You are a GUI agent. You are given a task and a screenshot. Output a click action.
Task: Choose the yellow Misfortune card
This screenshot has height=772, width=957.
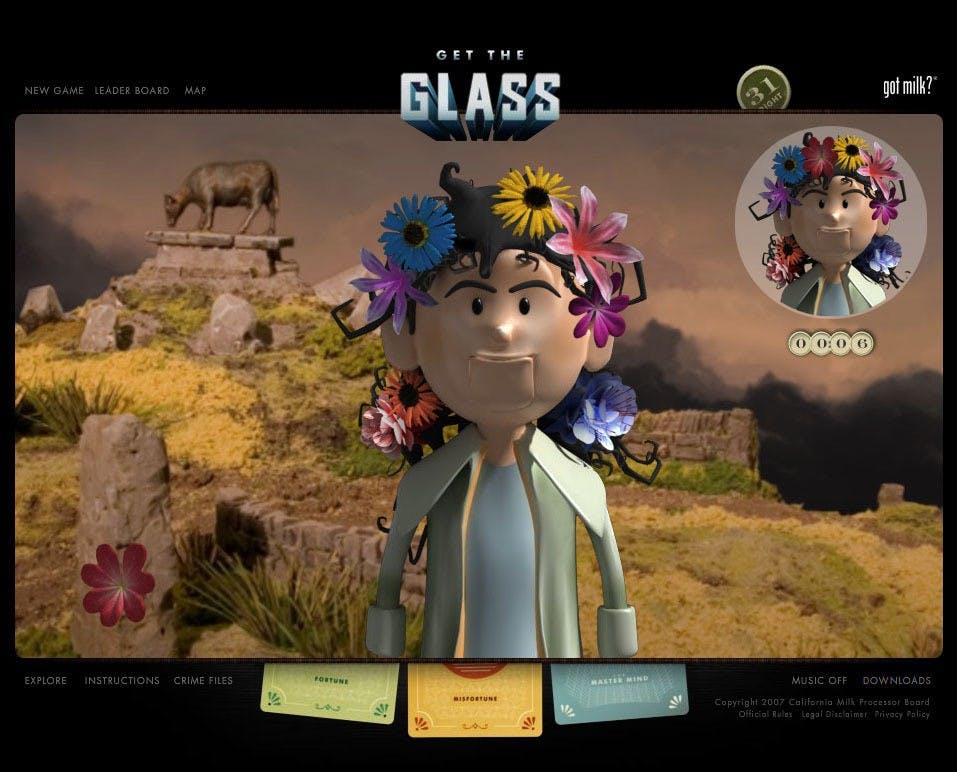coord(475,700)
